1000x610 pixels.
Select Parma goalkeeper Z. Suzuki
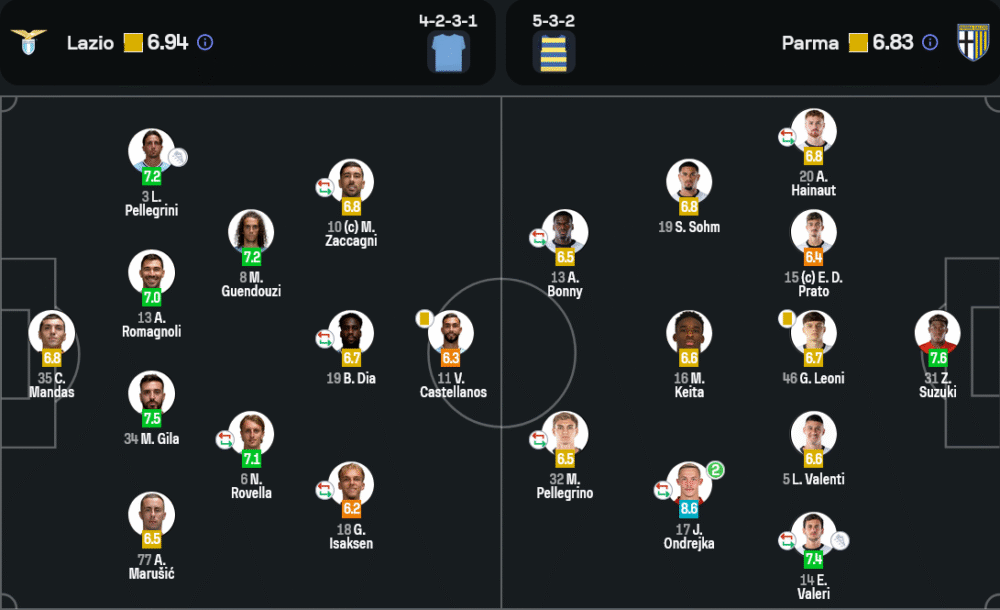click(938, 334)
